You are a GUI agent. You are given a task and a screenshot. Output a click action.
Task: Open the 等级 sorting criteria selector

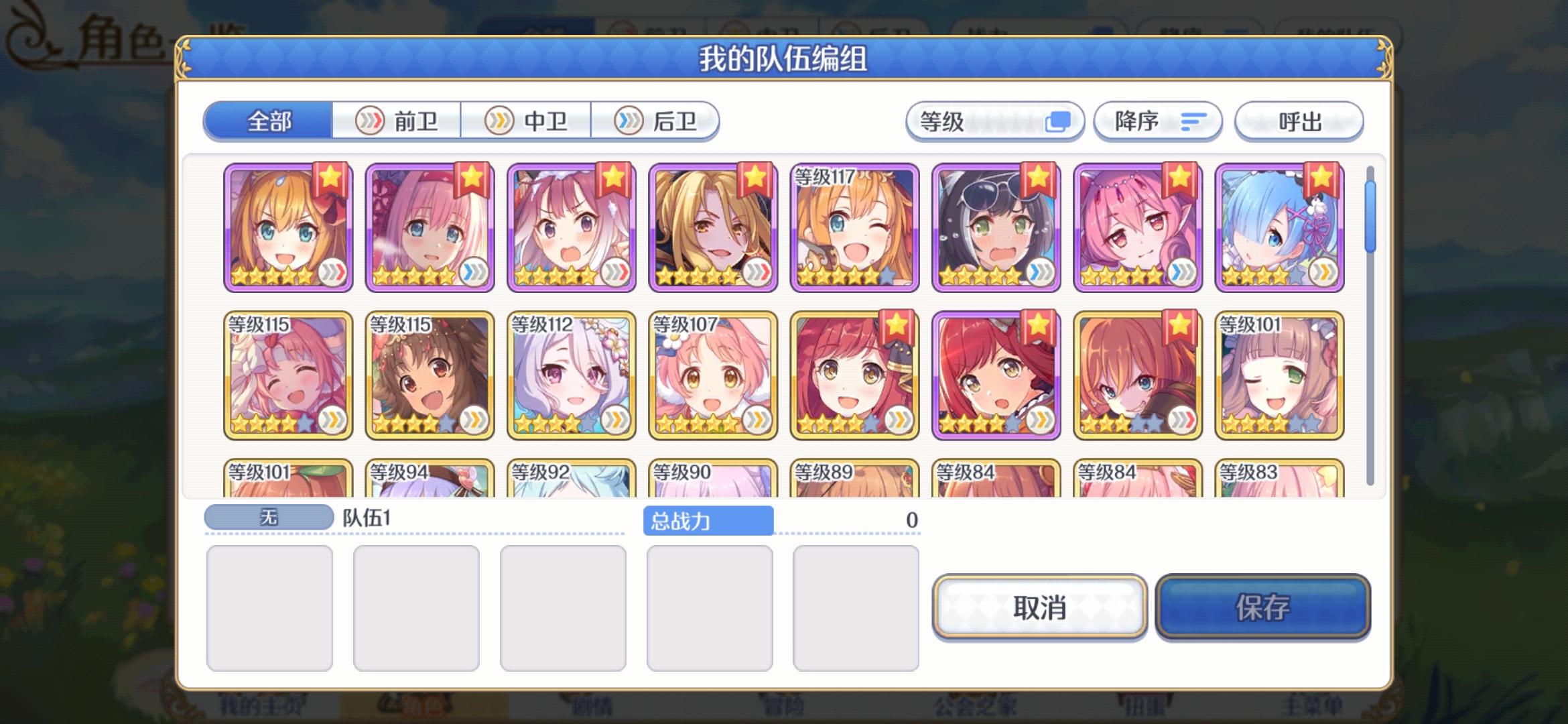pyautogui.click(x=994, y=121)
